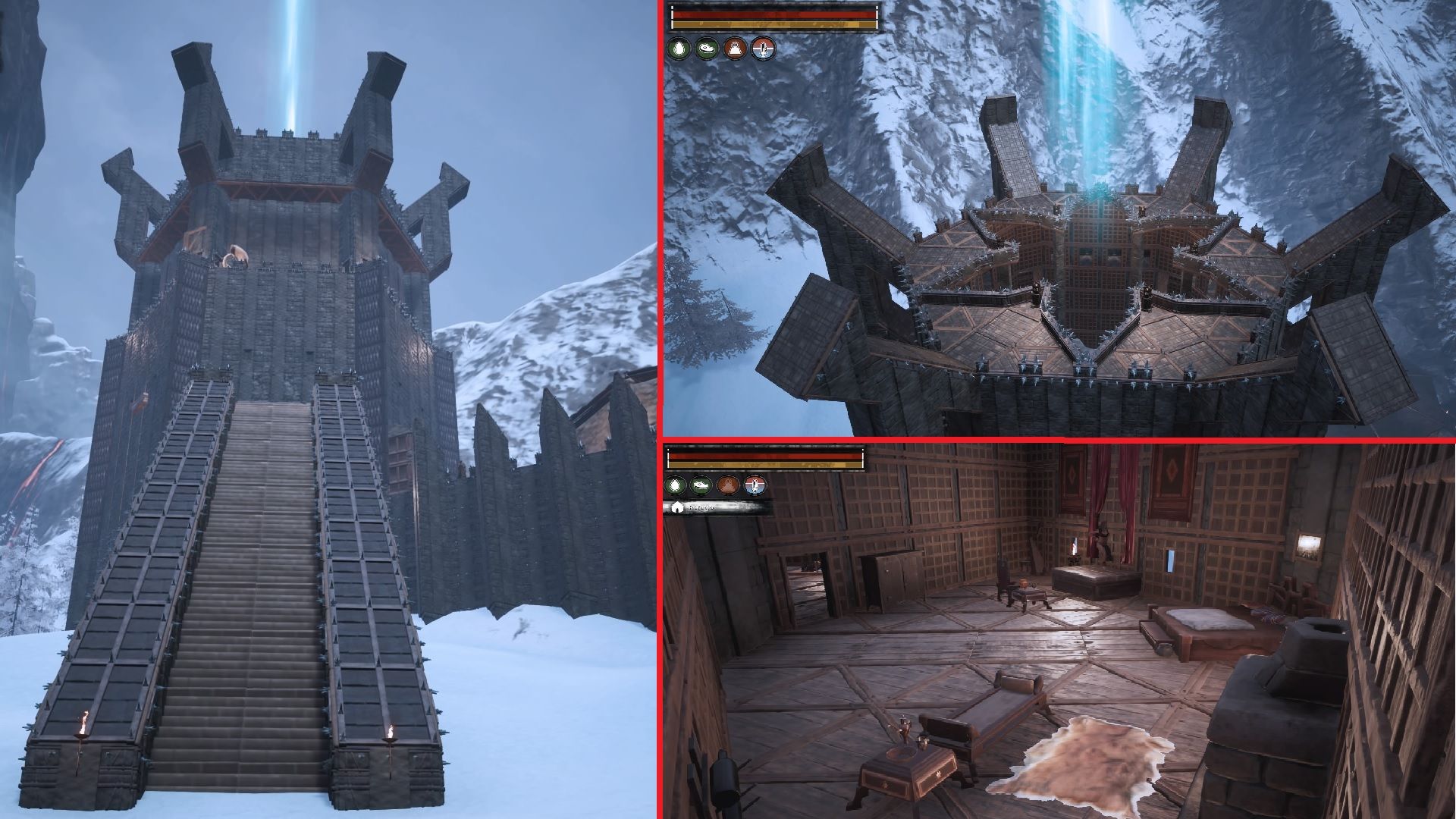The width and height of the screenshot is (1456, 819).
Task: Click the house icon beside Refugio label
Action: (678, 508)
